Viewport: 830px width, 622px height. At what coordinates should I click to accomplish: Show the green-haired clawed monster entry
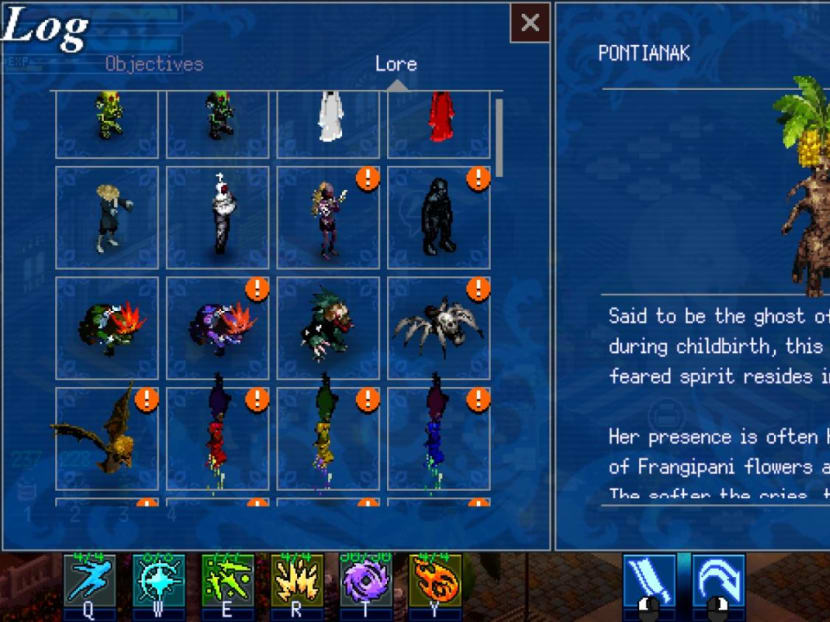pyautogui.click(x=328, y=328)
